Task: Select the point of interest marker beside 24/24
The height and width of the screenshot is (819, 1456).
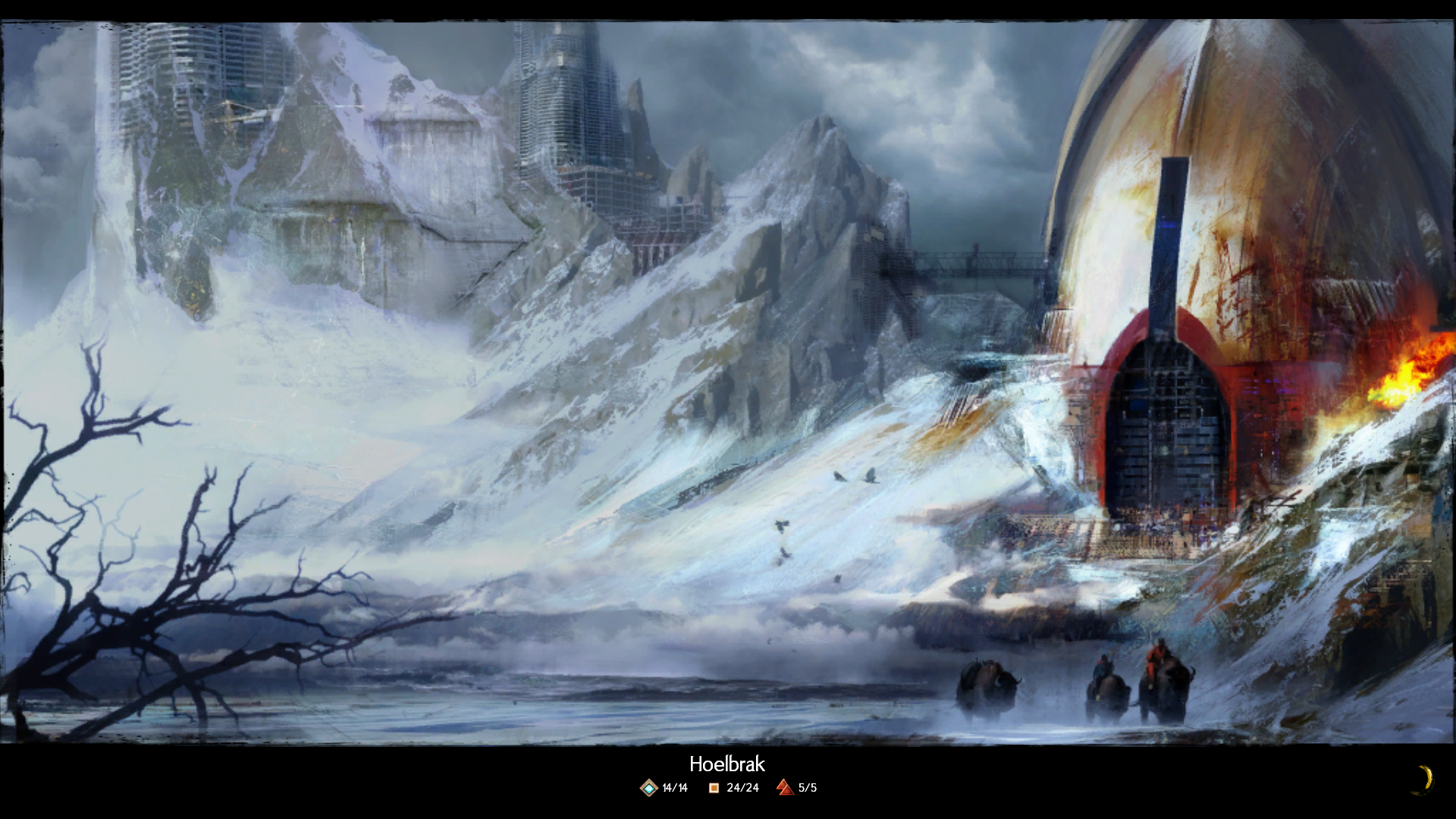Action: (x=714, y=789)
